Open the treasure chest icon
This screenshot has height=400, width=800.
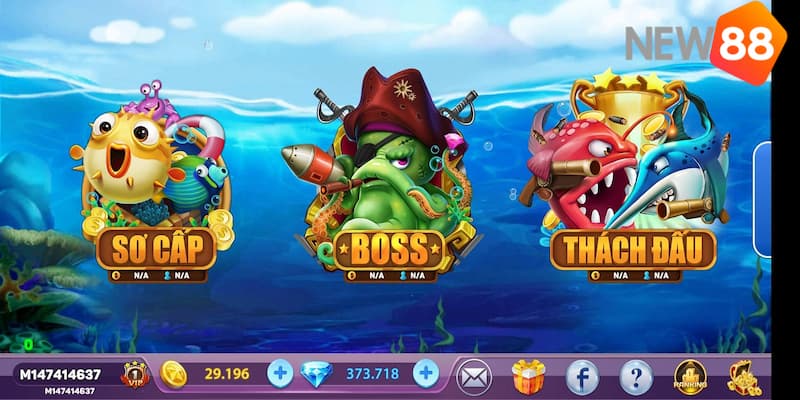[x=744, y=376]
